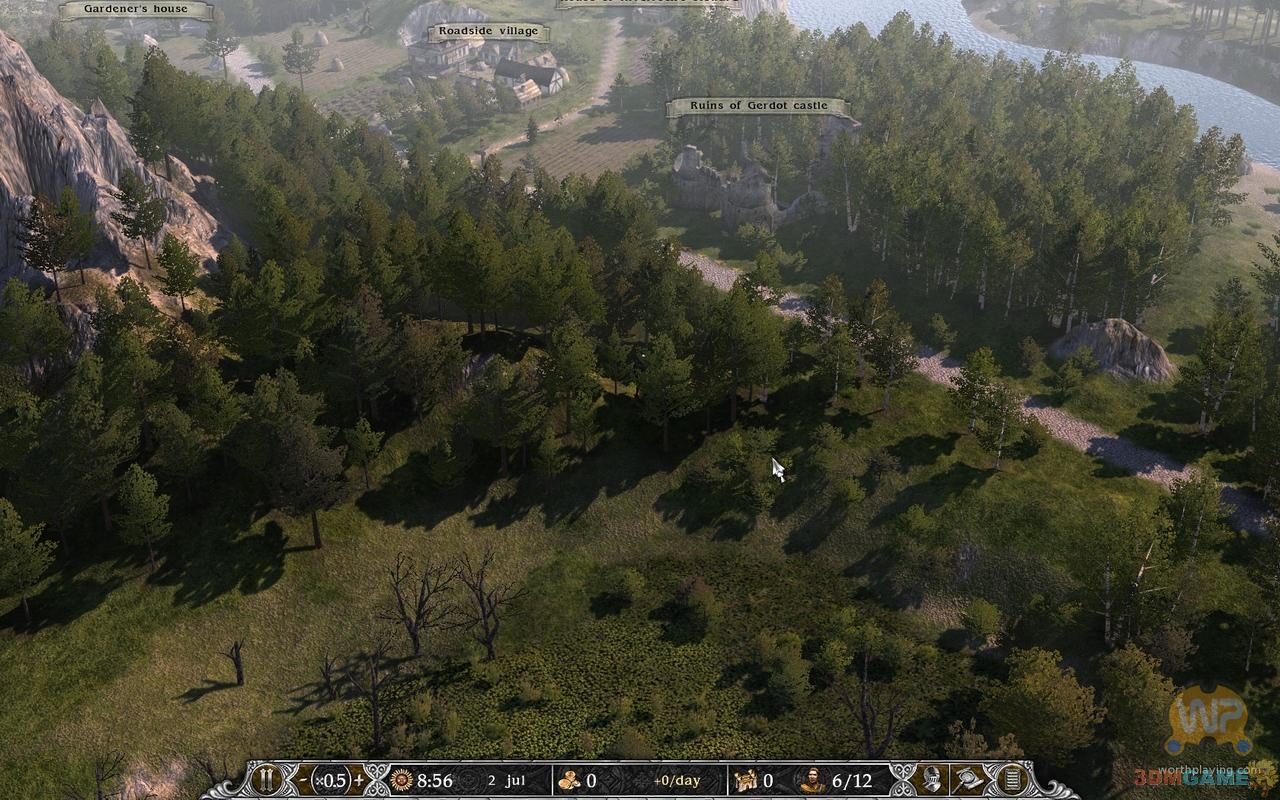This screenshot has width=1280, height=800.
Task: Pause the game with the pause button
Action: click(266, 780)
